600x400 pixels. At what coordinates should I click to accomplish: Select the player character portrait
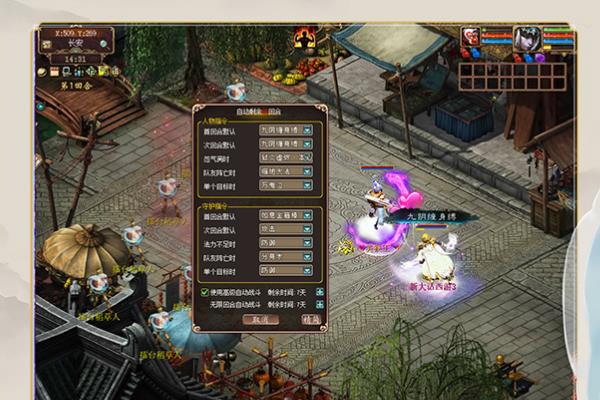coord(527,39)
